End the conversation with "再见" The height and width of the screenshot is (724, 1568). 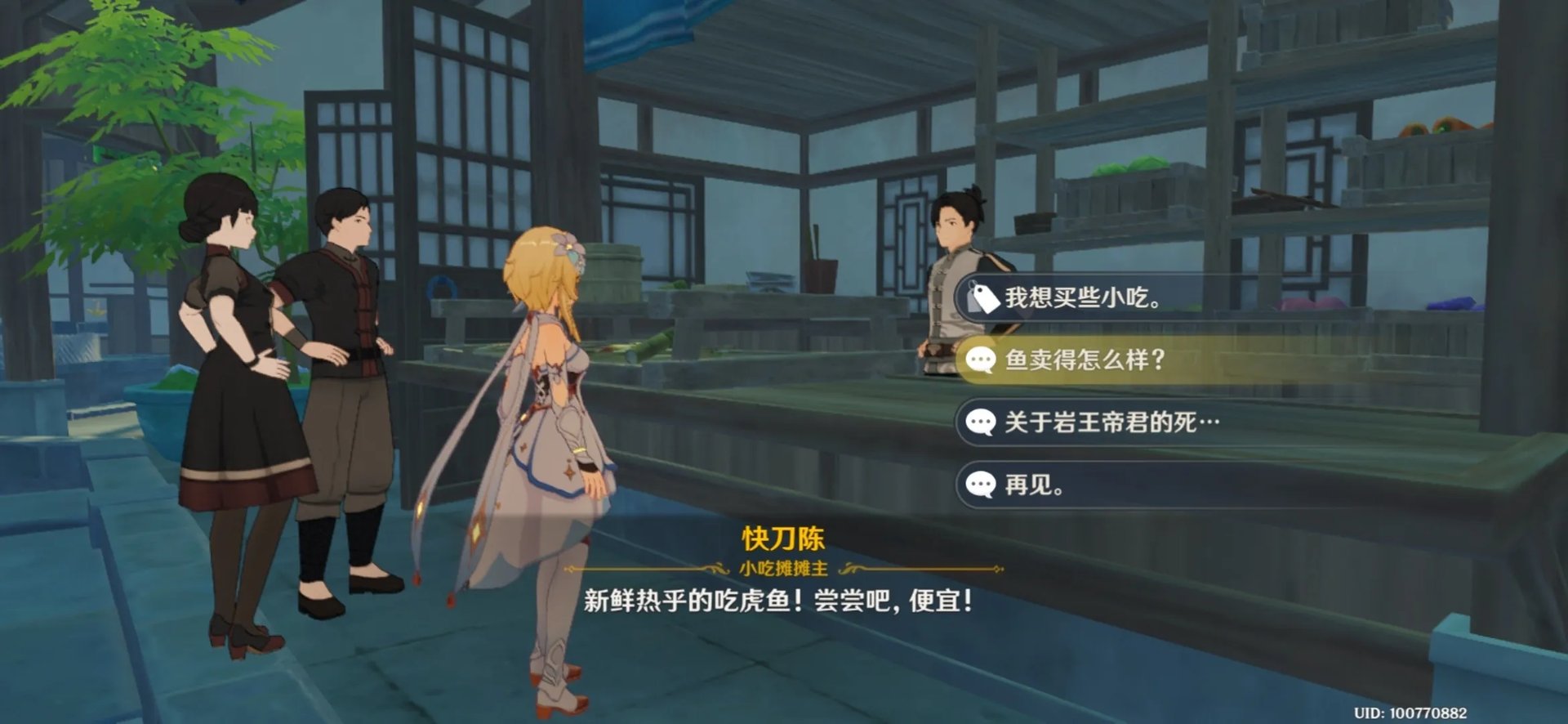click(x=1034, y=485)
